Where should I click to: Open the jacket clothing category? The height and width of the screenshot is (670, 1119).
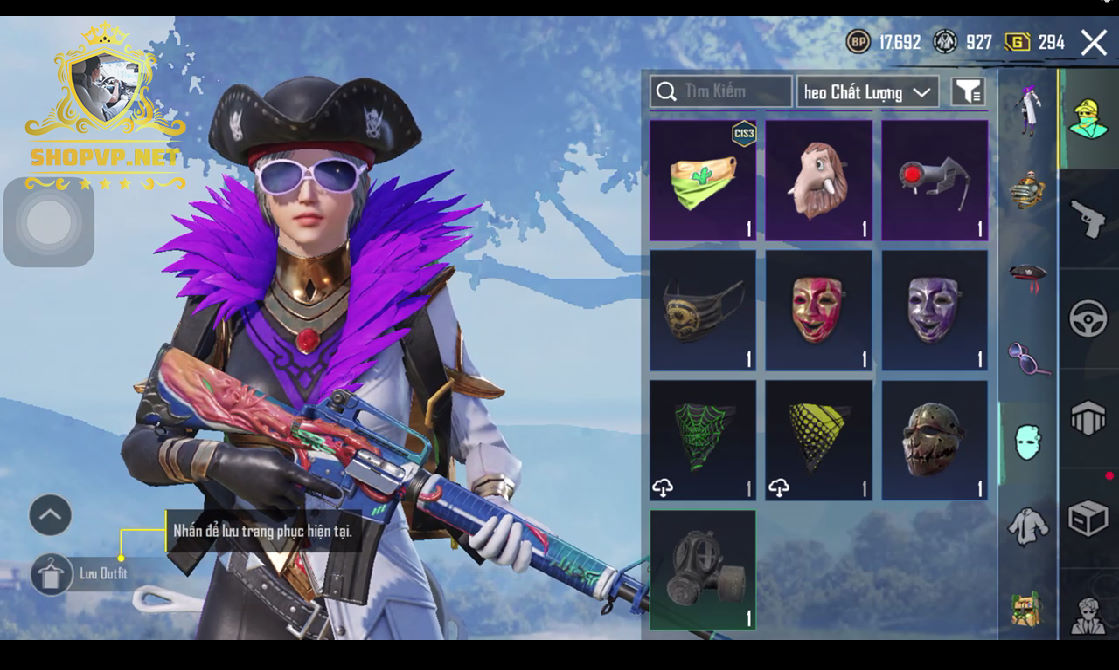point(1027,527)
